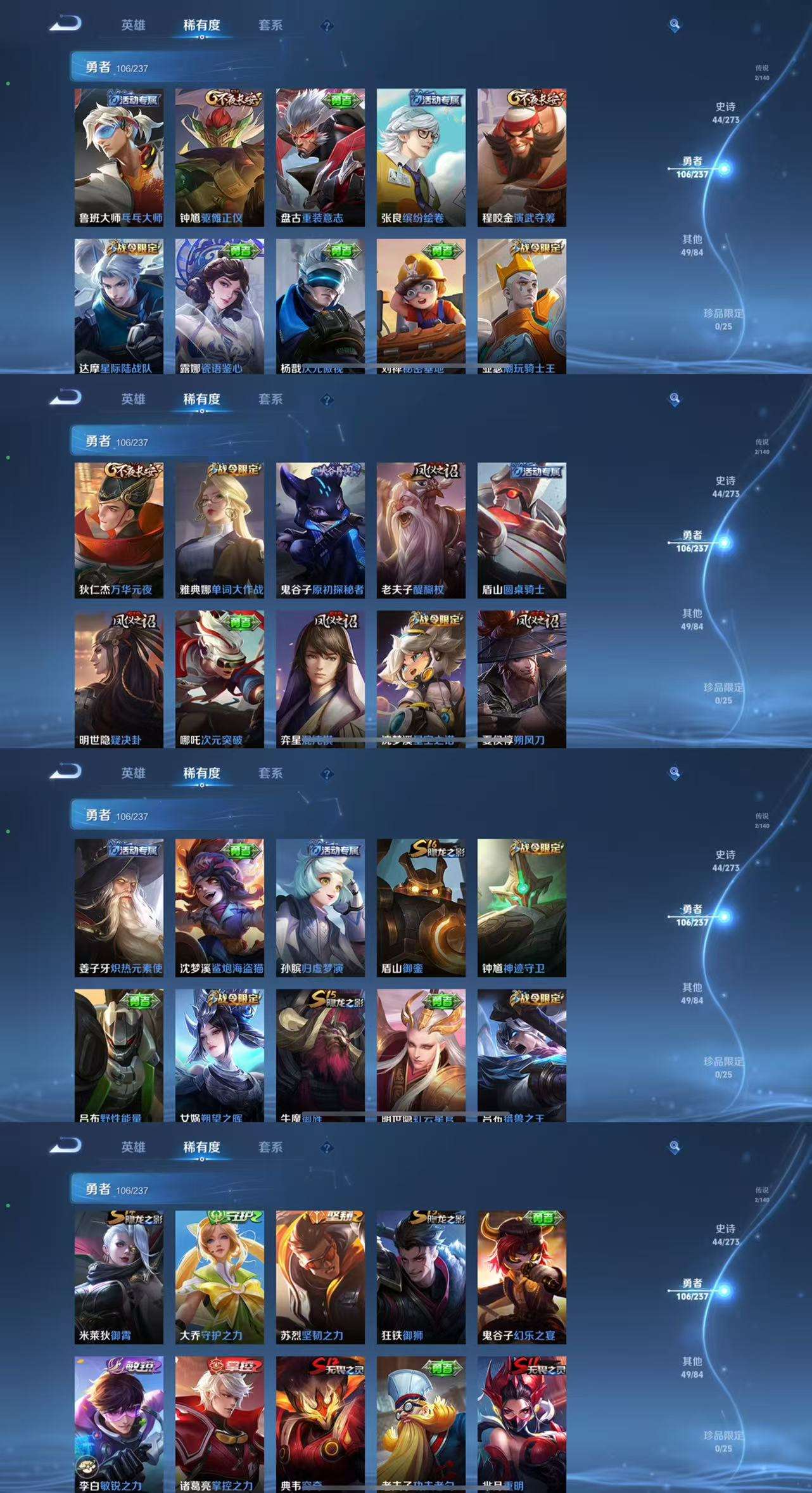View the 沈梦溪 鲨炮海盗猫 skin card

point(219,907)
